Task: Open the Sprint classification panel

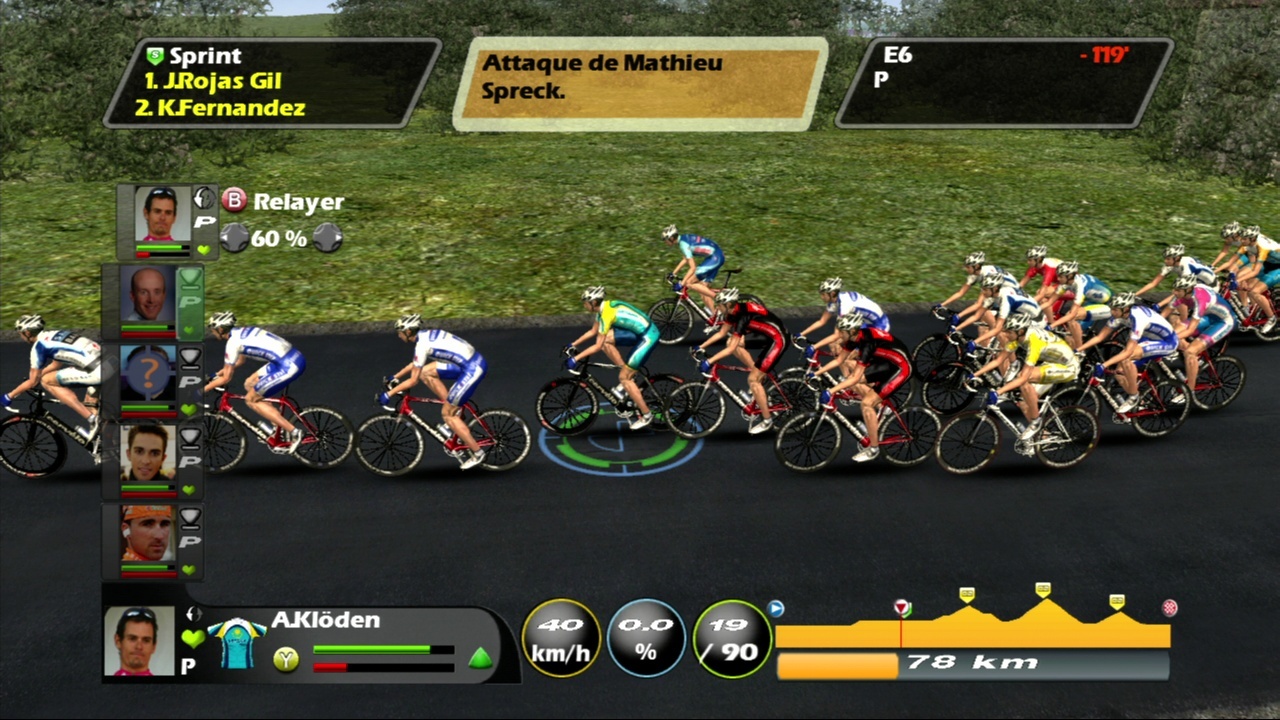Action: pos(272,83)
